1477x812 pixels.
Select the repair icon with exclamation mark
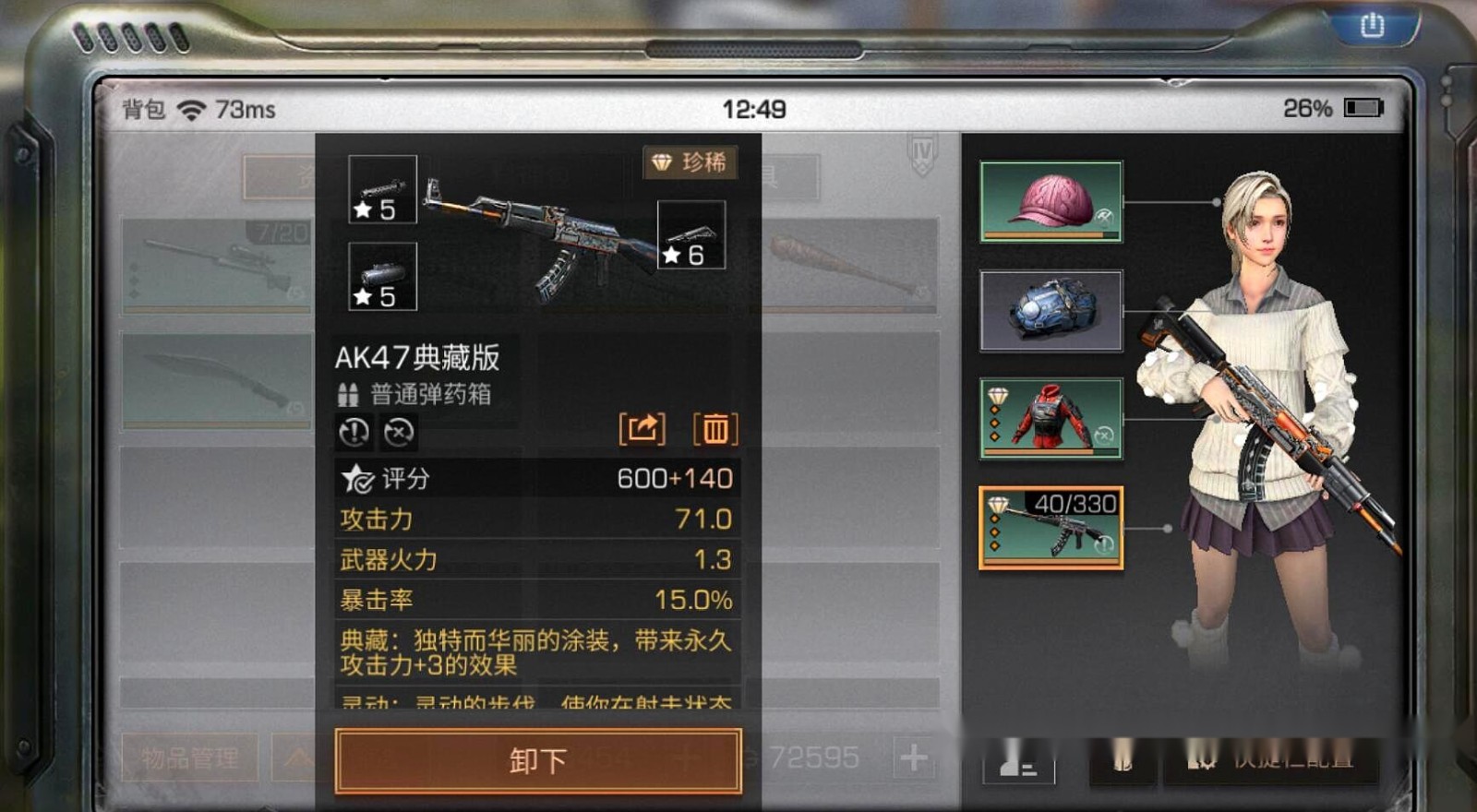point(355,431)
